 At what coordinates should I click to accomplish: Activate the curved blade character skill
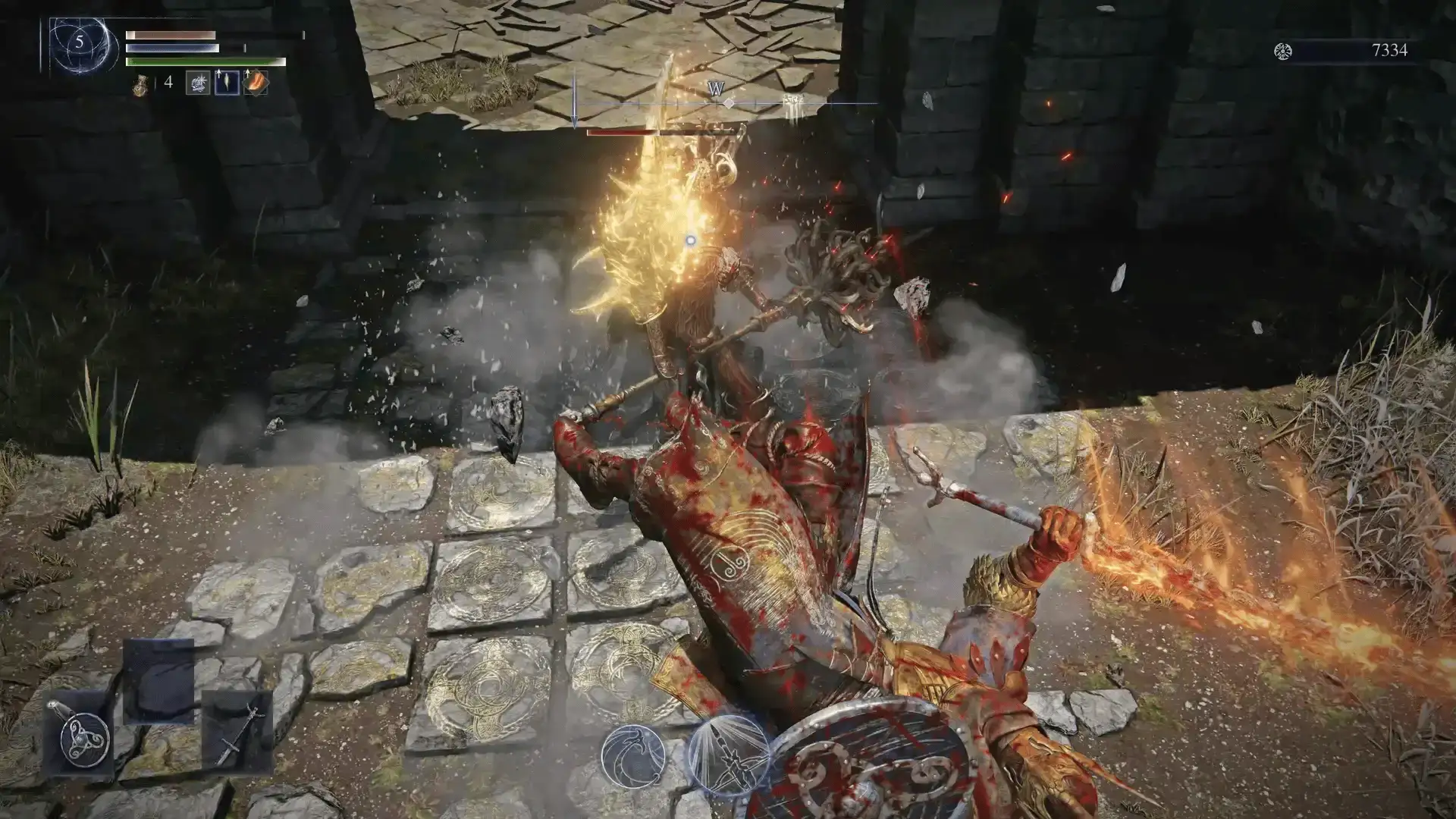click(634, 755)
